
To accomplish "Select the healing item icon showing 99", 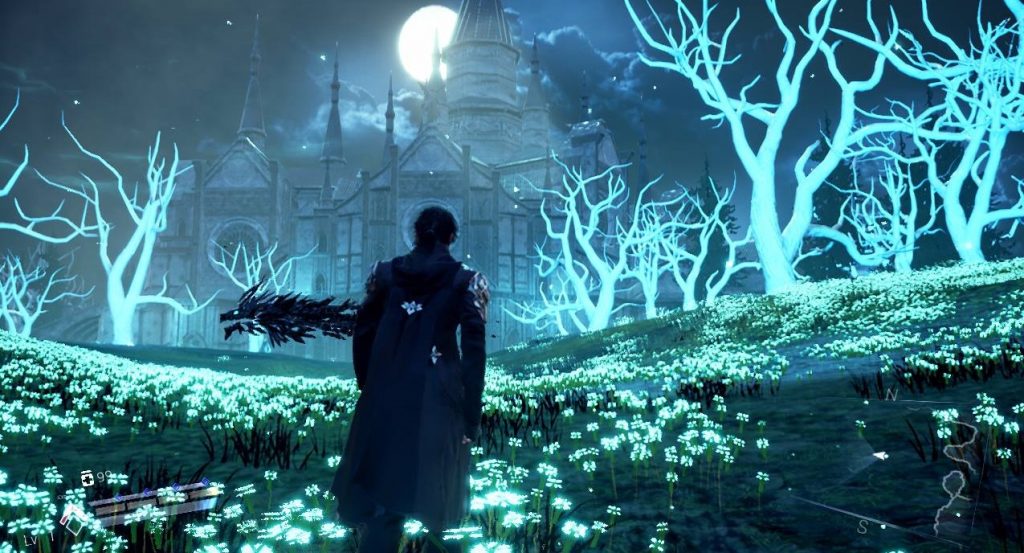I will [88, 478].
